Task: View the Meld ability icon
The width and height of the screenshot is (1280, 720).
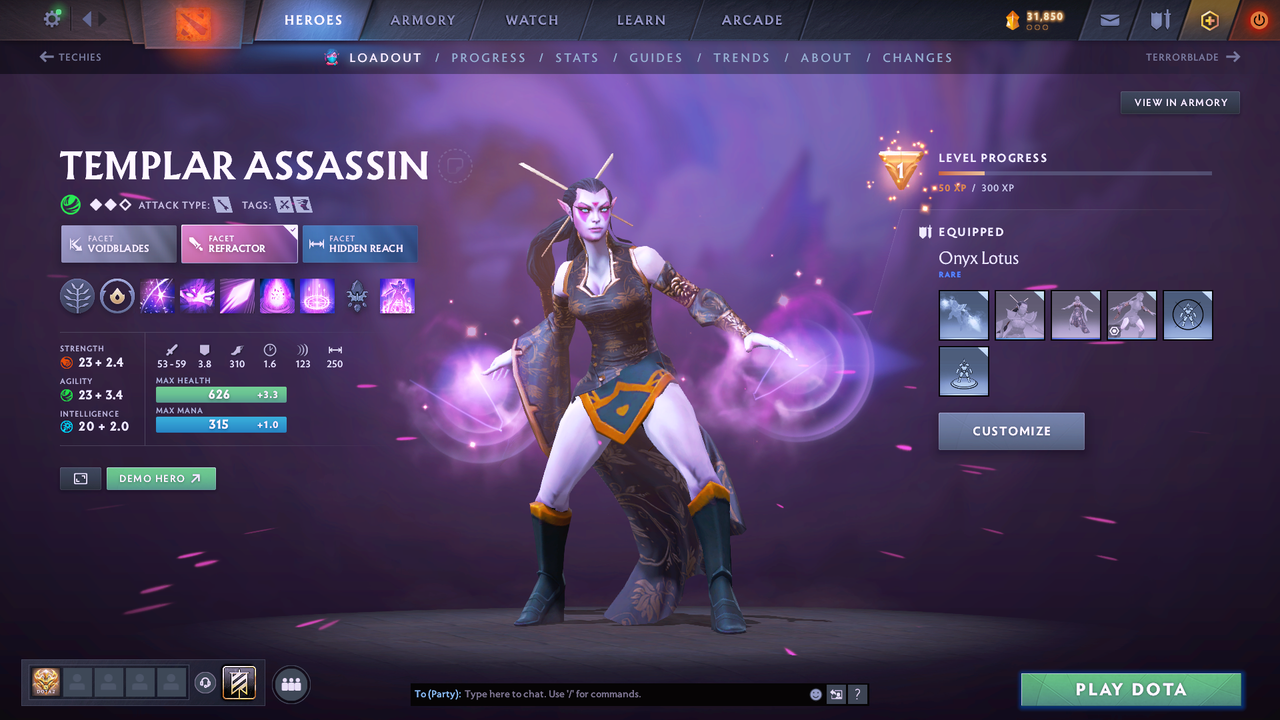Action: click(197, 296)
